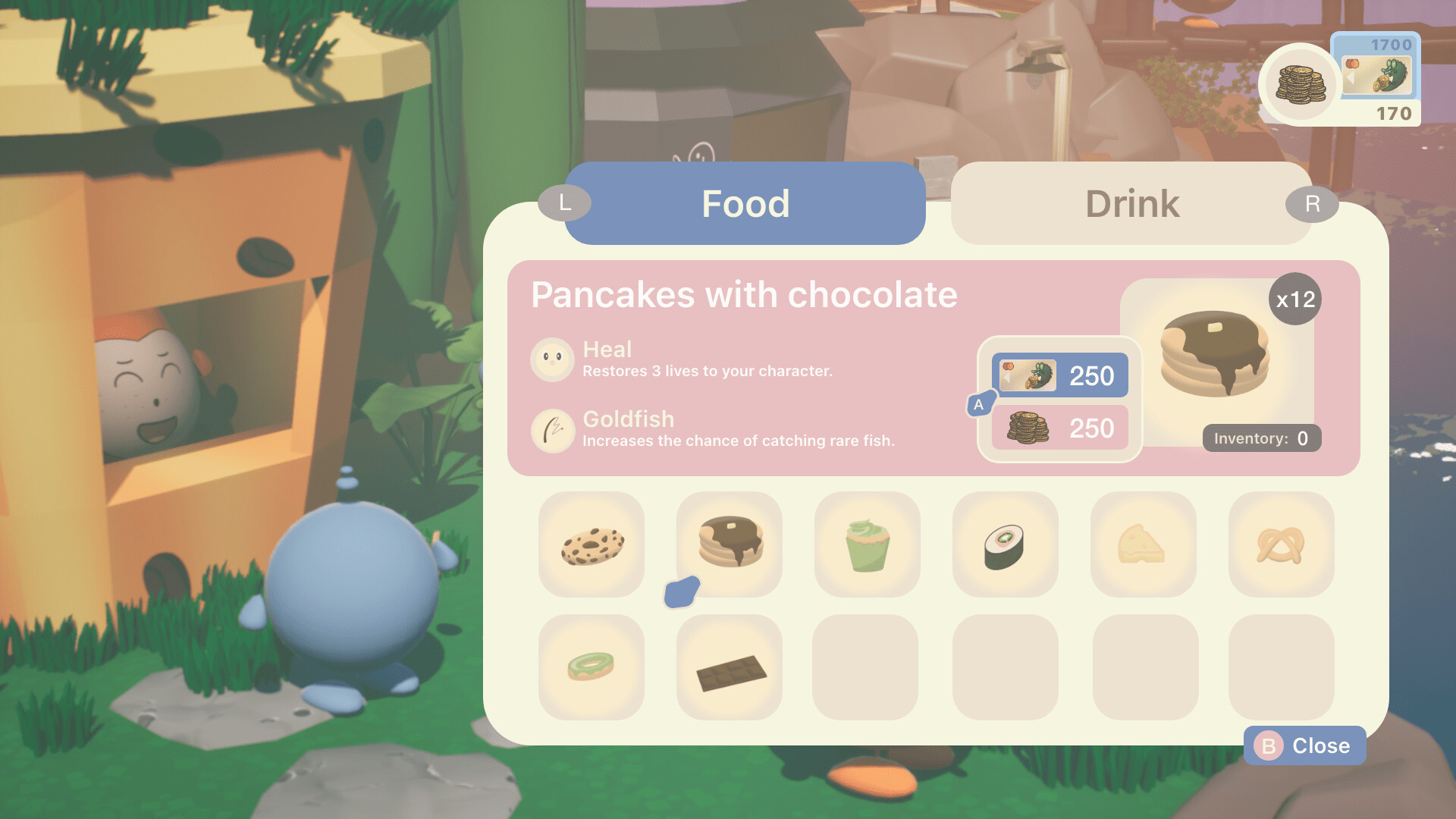The height and width of the screenshot is (819, 1456).
Task: Click the Heal effect owl icon
Action: coord(553,359)
